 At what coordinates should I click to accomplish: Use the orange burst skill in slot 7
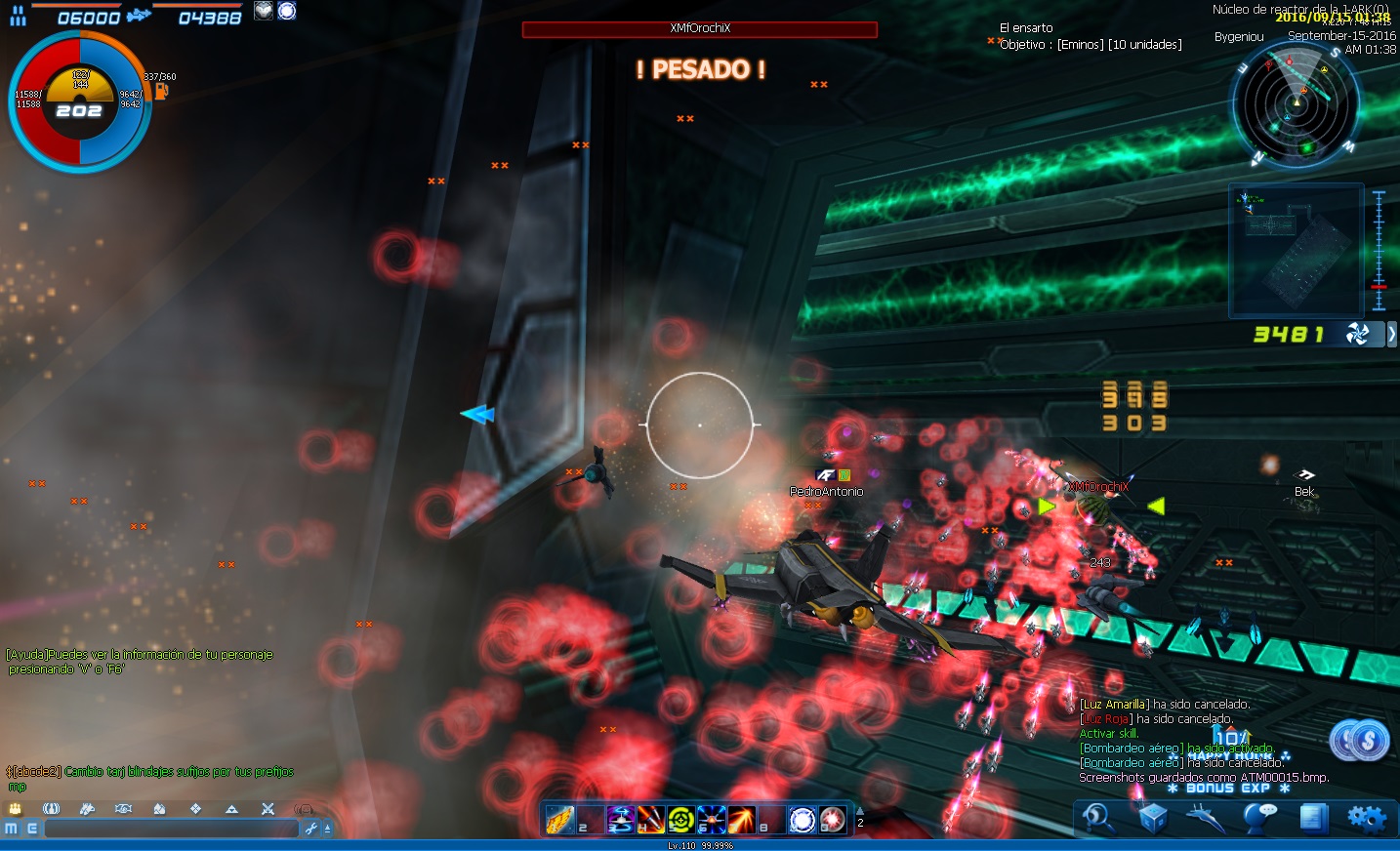tap(742, 820)
